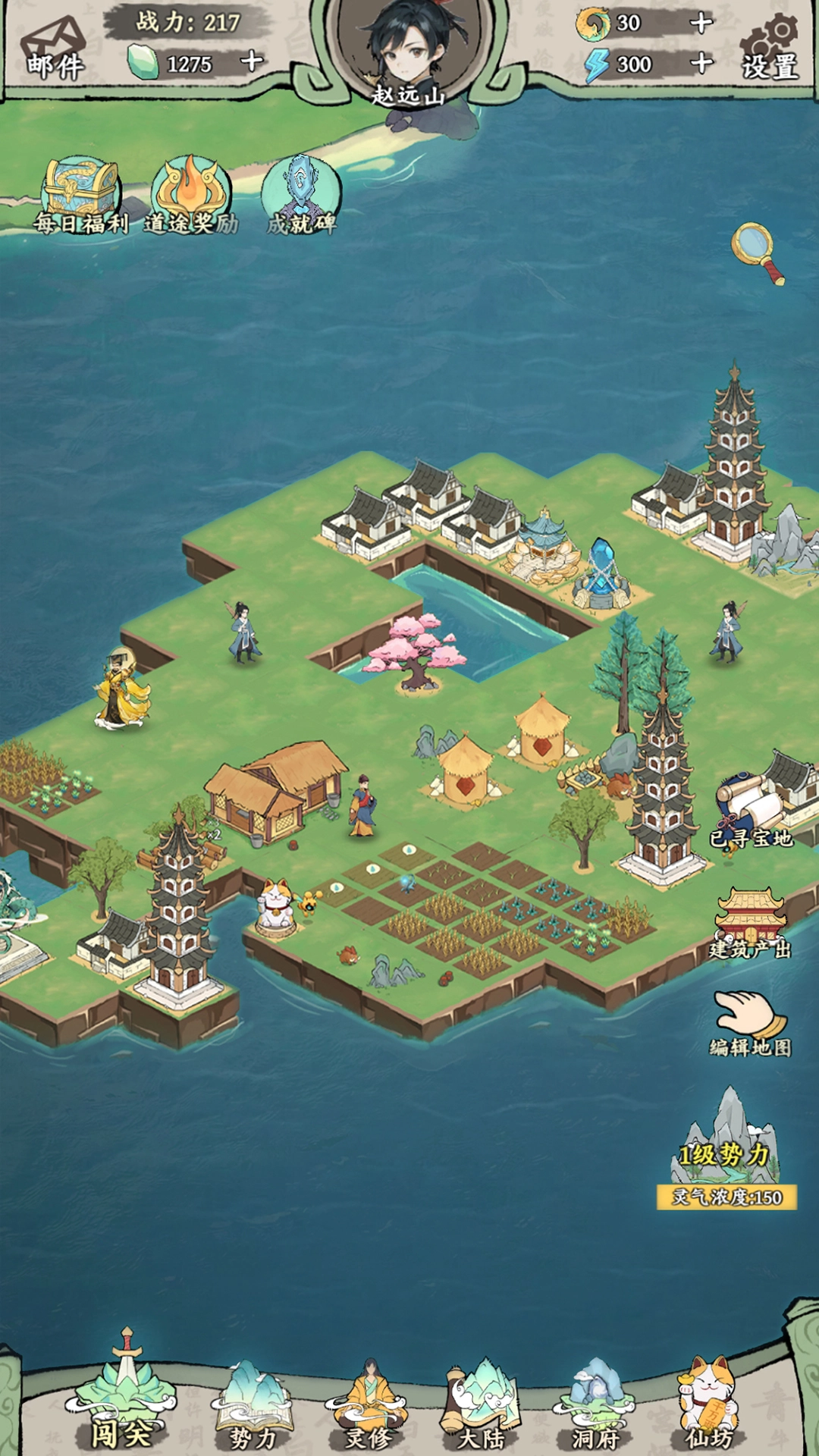Switch to the 仙坊 lucky cat shop tab
Viewport: 819px width, 1456px height.
pyautogui.click(x=710, y=1407)
